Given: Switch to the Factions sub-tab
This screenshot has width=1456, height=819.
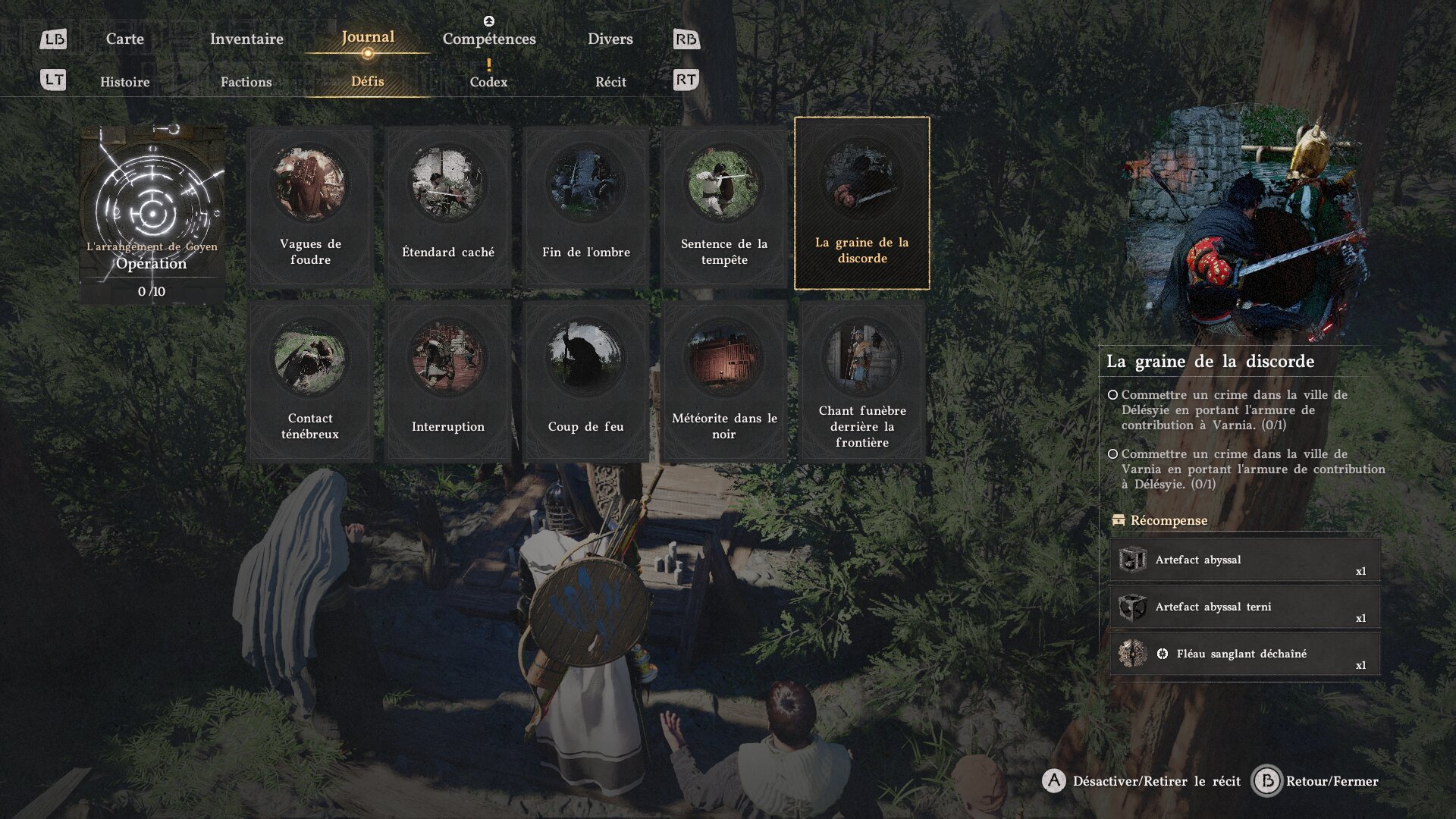Looking at the screenshot, I should click(246, 82).
